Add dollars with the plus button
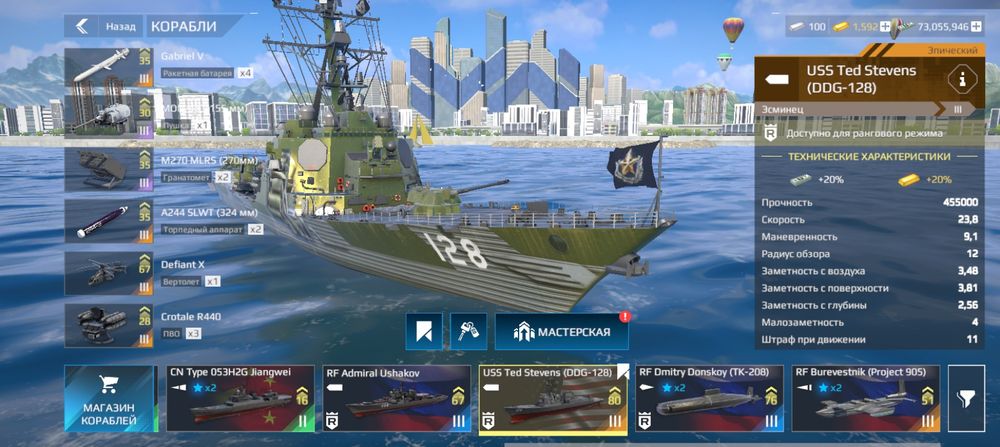 [x=976, y=27]
